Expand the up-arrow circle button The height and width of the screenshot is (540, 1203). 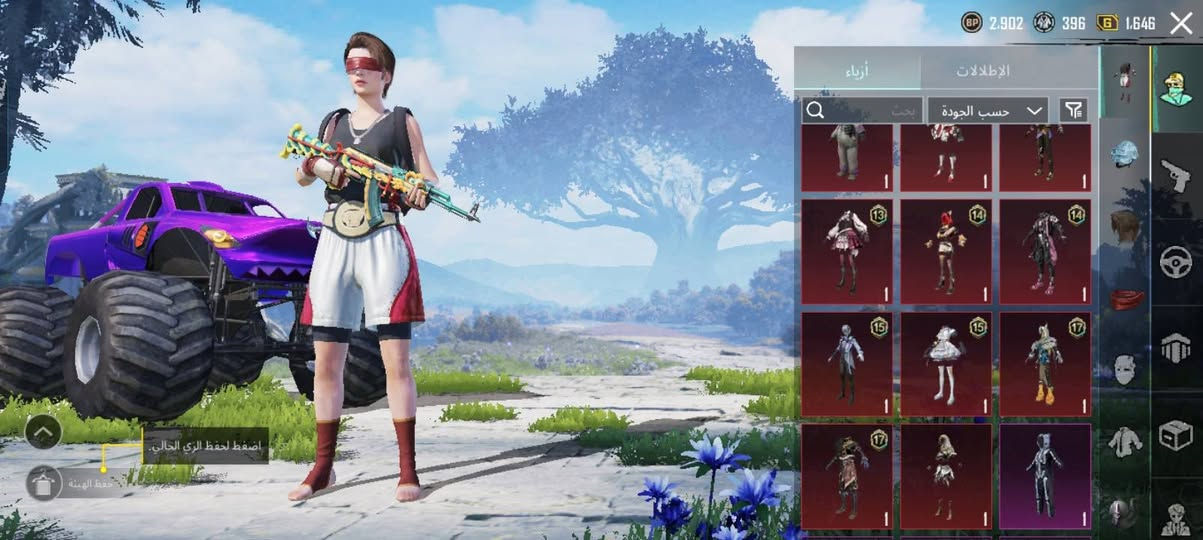coord(43,432)
